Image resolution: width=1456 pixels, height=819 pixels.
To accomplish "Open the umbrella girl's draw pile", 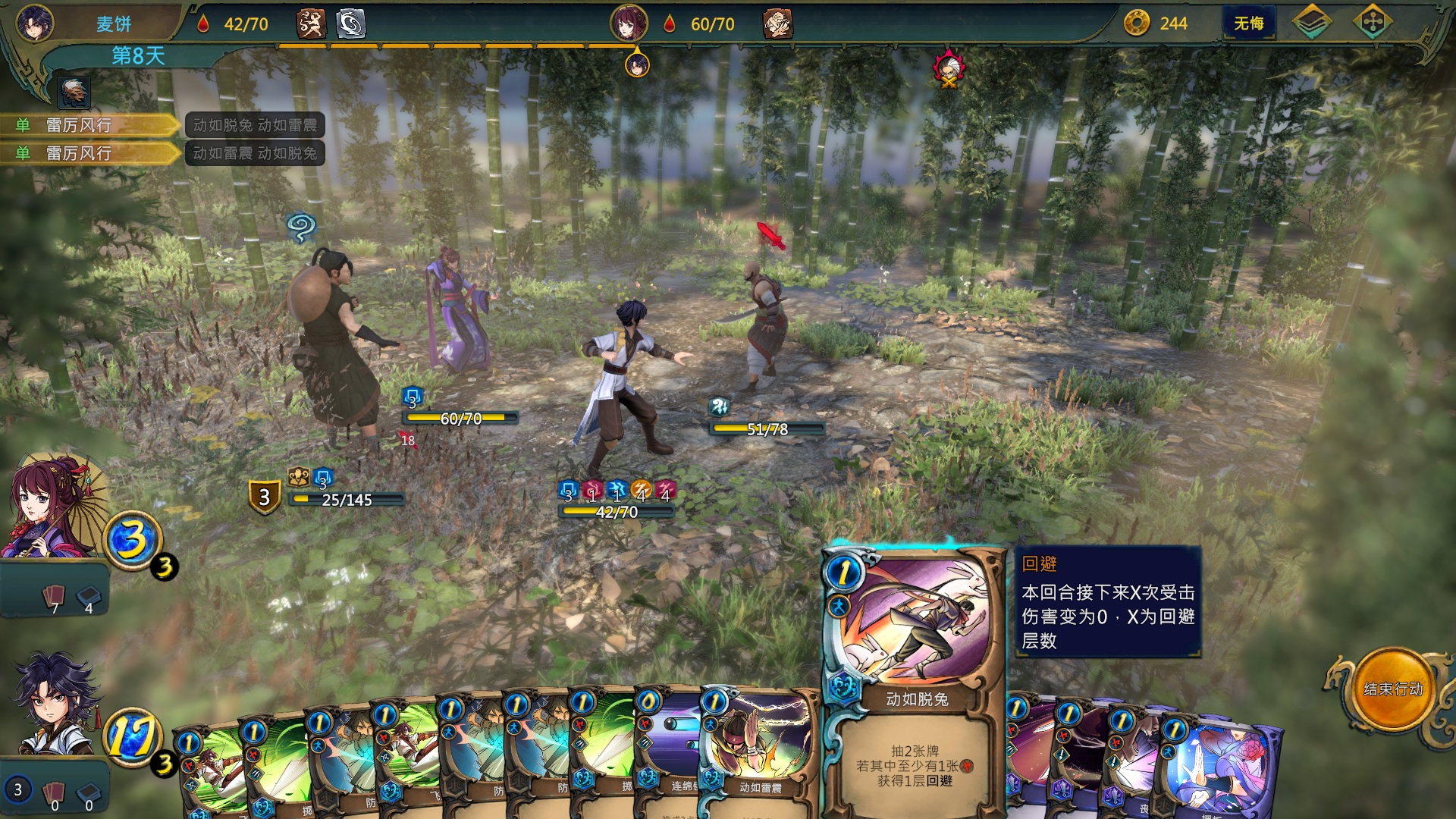I will (x=53, y=599).
